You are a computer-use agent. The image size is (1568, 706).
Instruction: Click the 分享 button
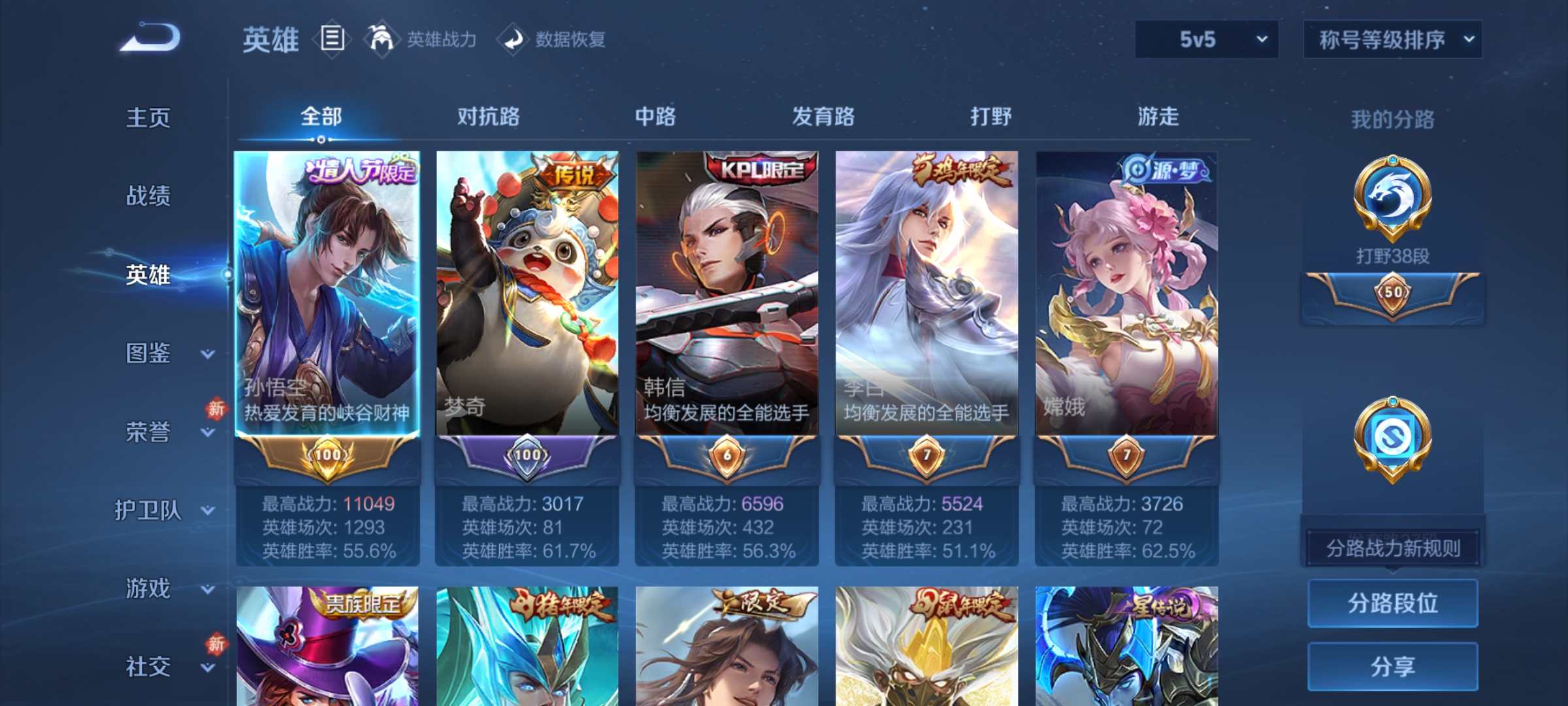[x=1392, y=667]
